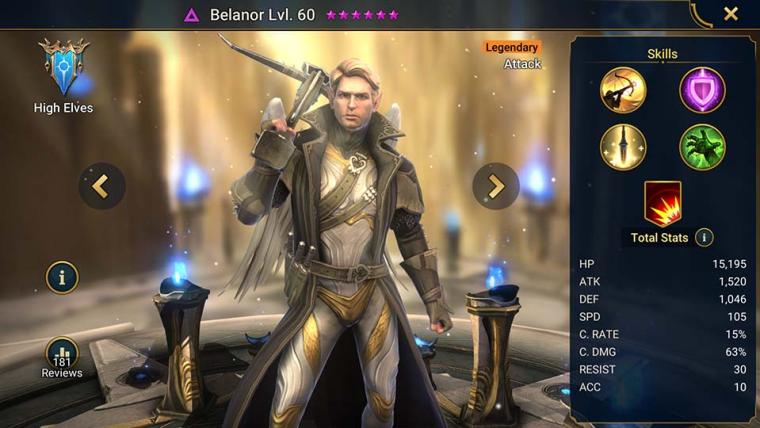This screenshot has width=760, height=428.
Task: Go to the next champion with right arrow
Action: click(496, 185)
